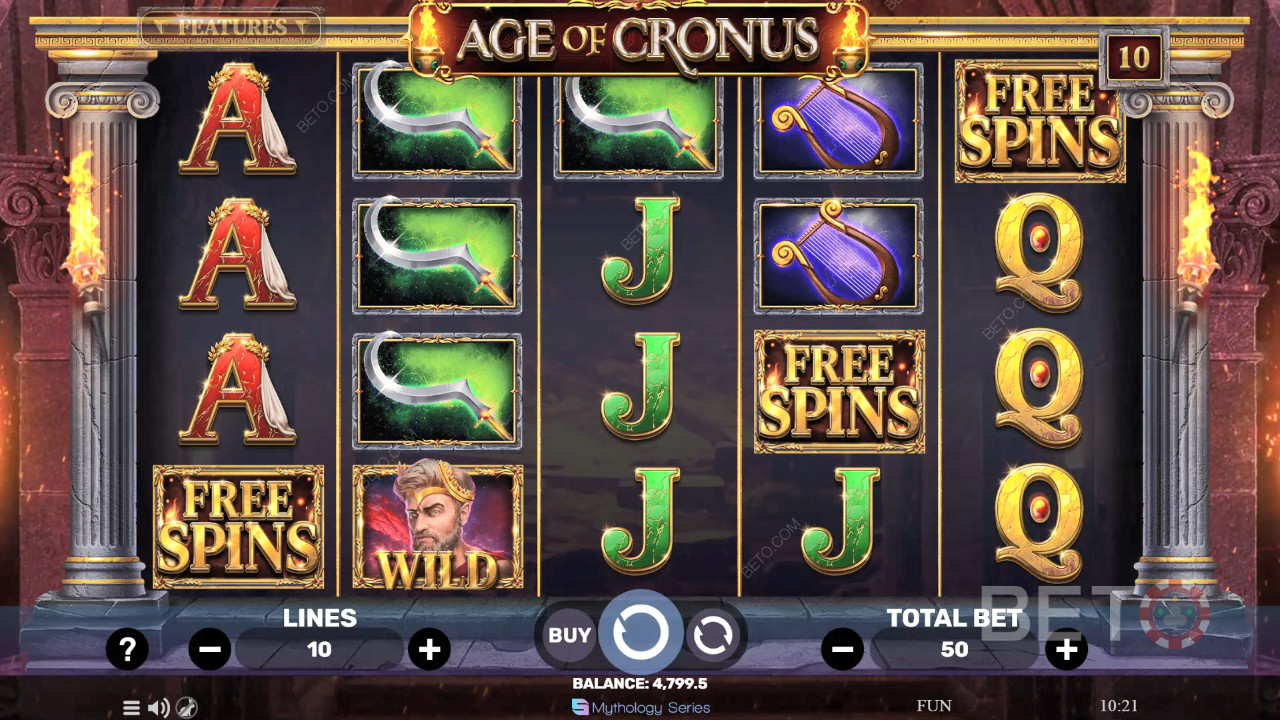
Task: Spin the reels with the center button
Action: (640, 633)
